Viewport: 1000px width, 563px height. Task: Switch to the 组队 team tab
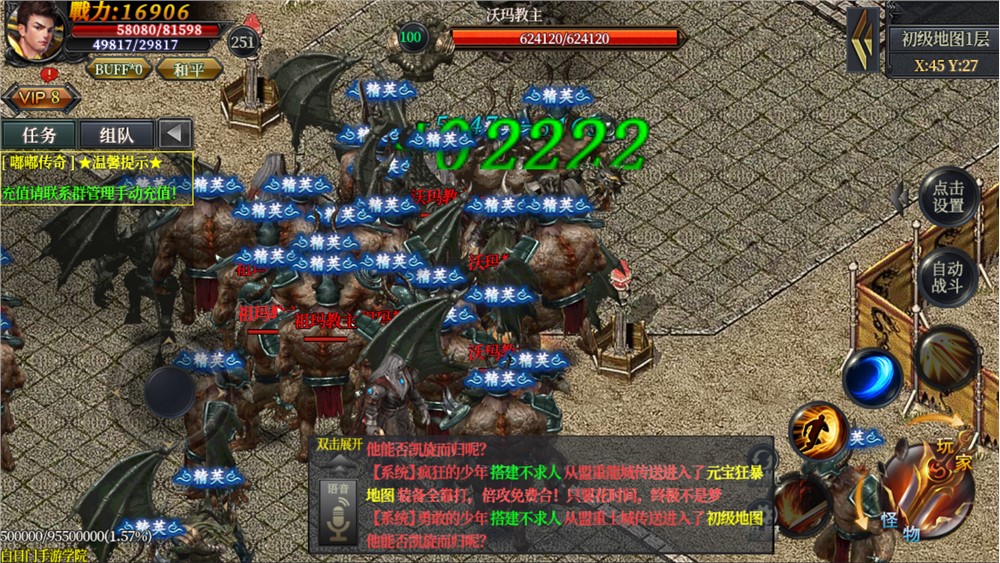[x=116, y=134]
